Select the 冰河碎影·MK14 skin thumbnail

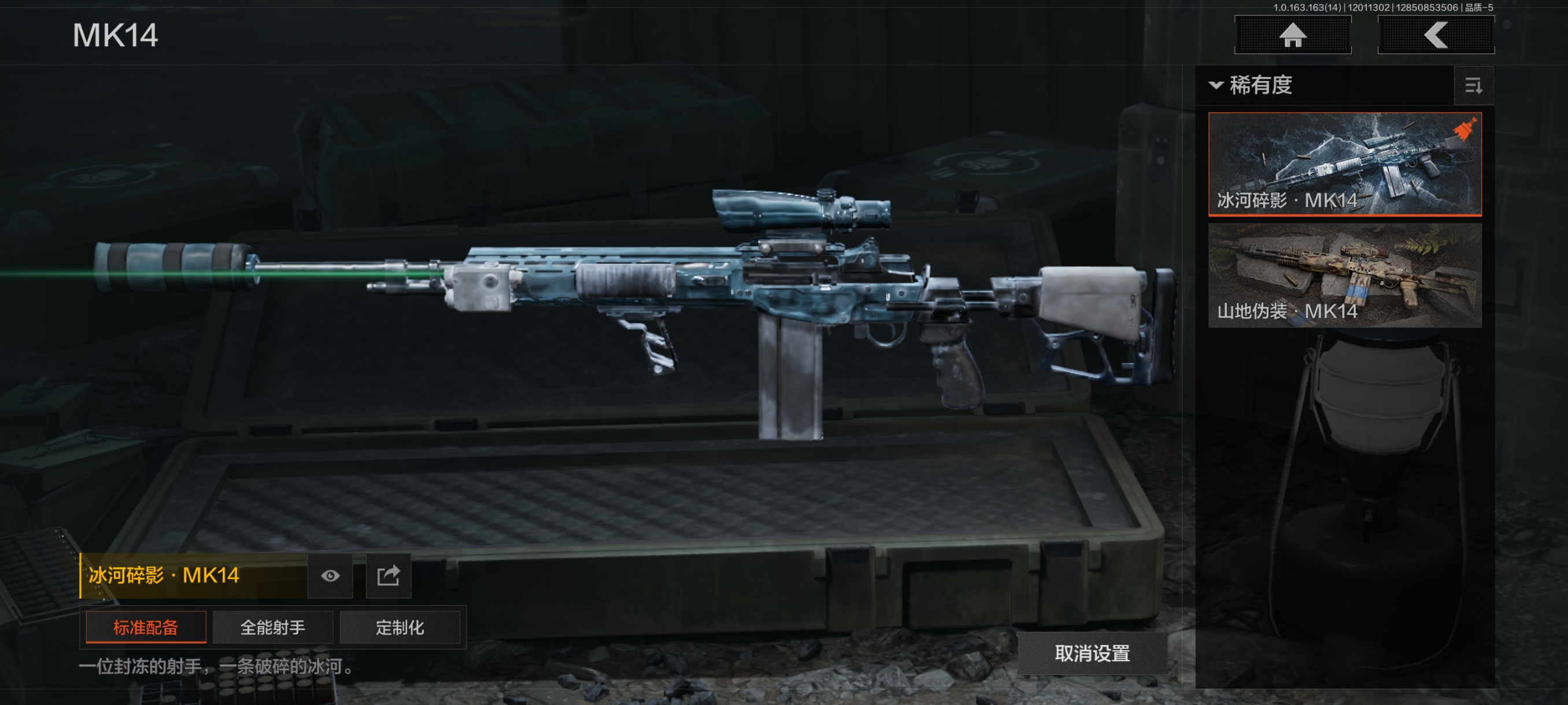[1344, 164]
